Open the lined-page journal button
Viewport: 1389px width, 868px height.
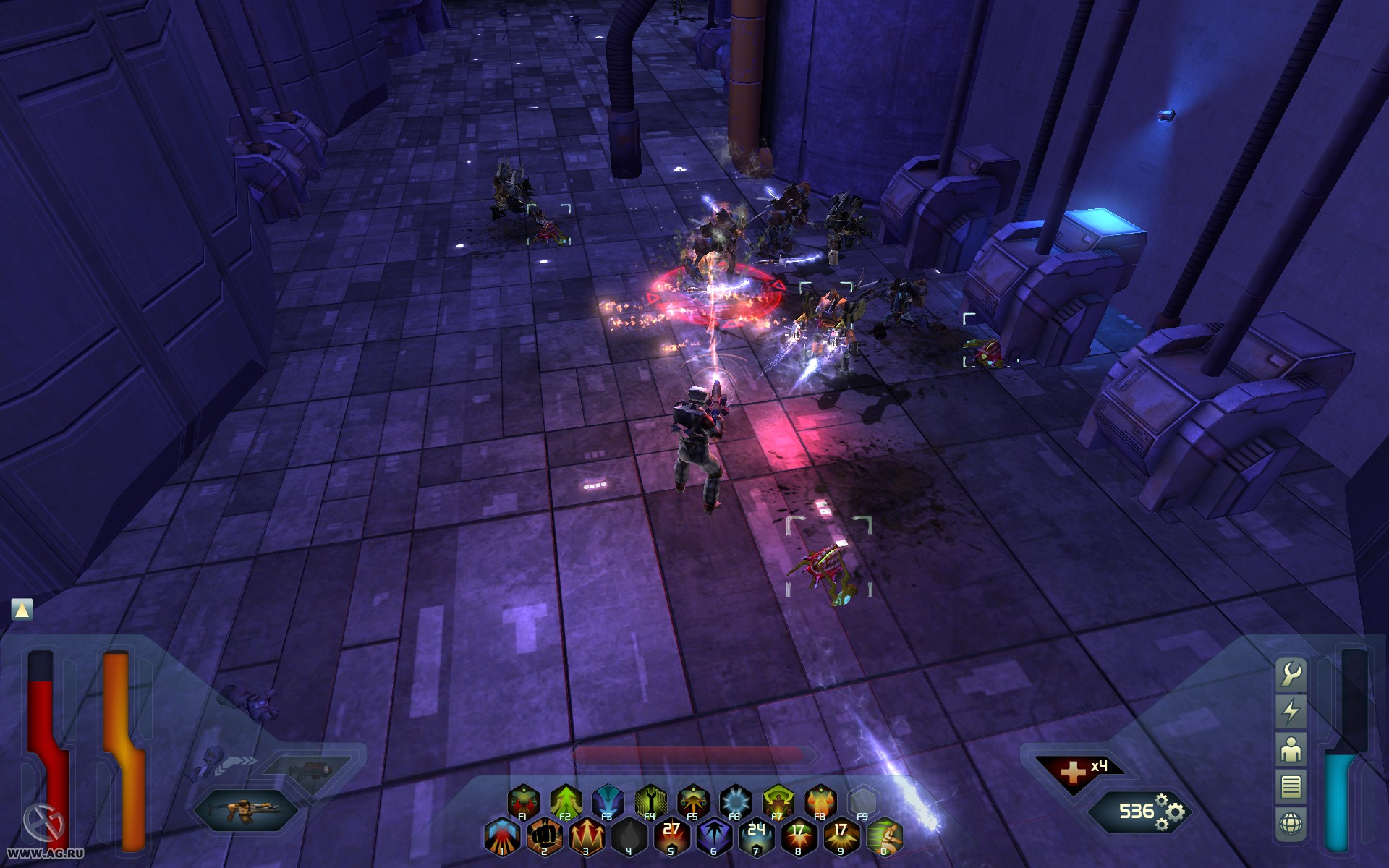(1291, 786)
